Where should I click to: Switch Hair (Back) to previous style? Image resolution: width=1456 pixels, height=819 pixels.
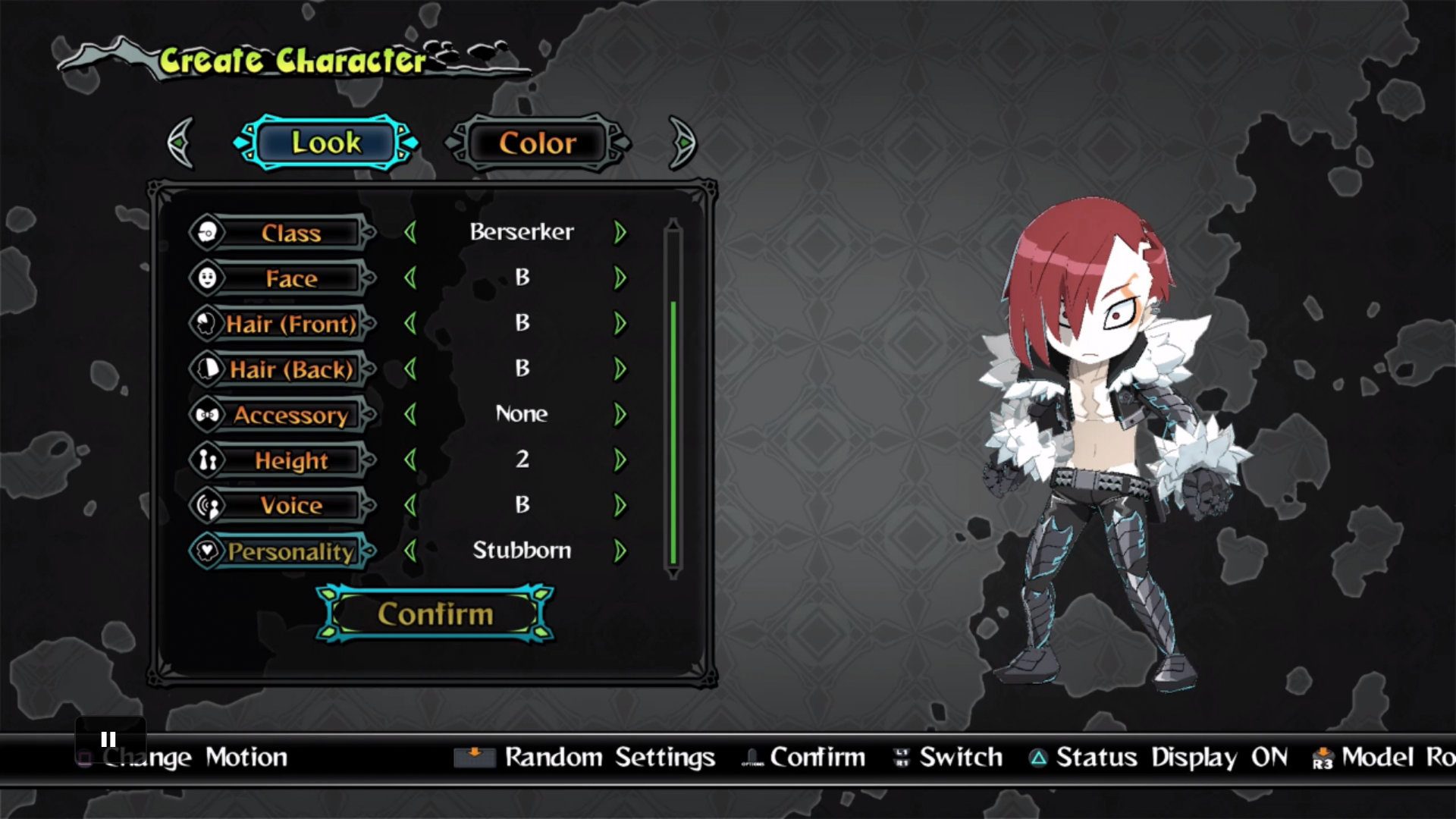[x=411, y=369]
